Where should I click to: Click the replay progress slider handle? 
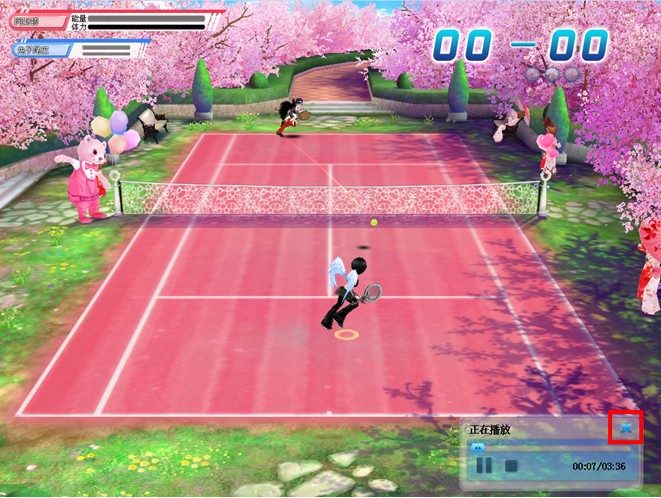[478, 447]
